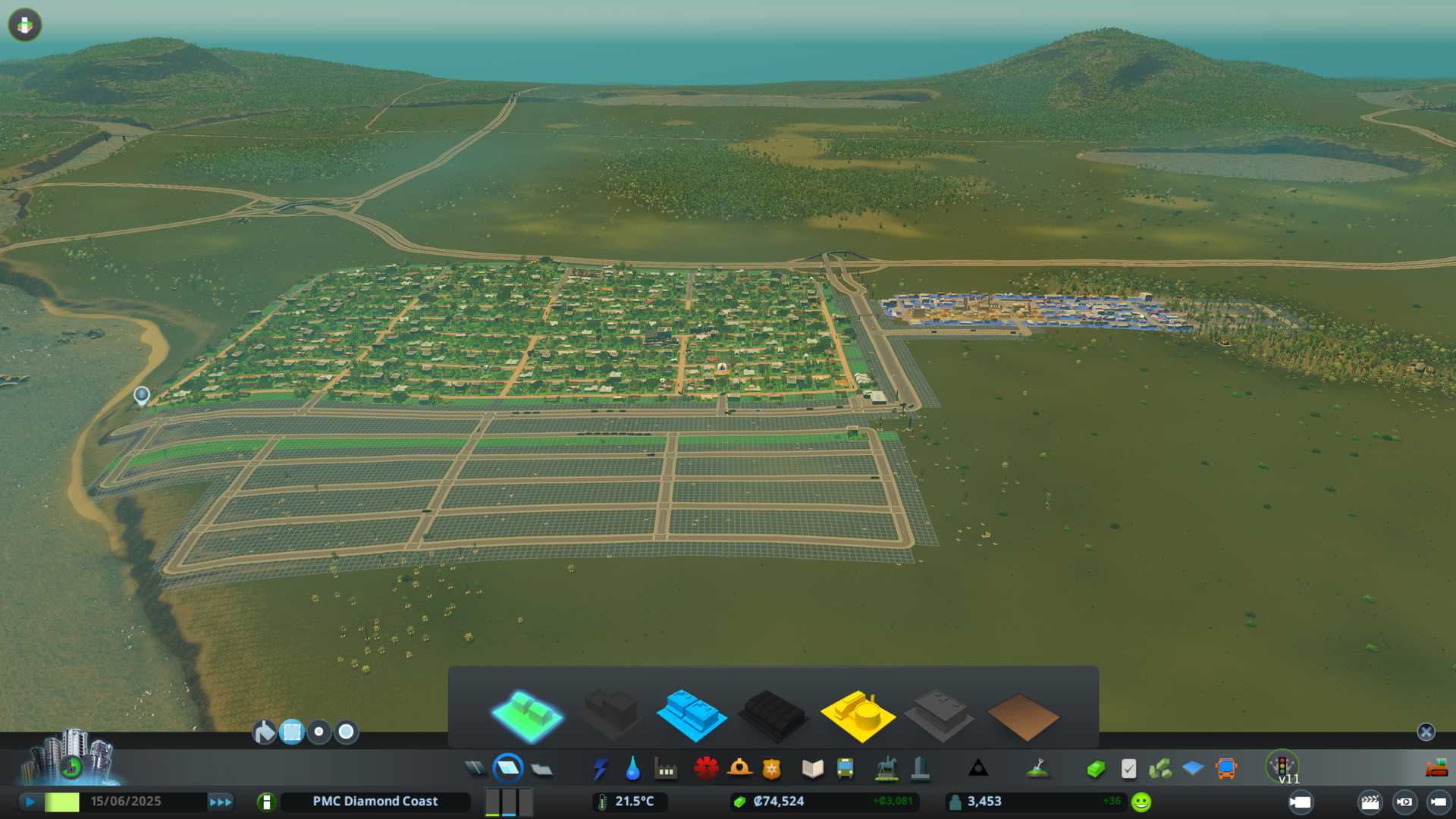Toggle the play/pause simulation button
This screenshot has height=819, width=1456.
[x=30, y=802]
